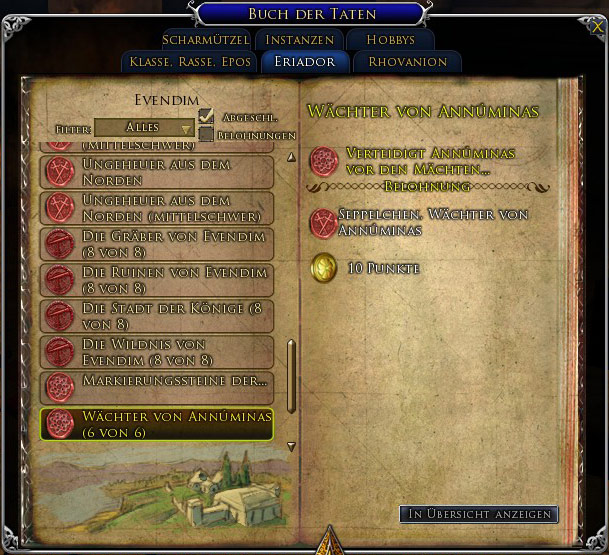Screen dimensions: 609x555
Task: Click the deed list scroll-down arrow
Action: click(292, 447)
